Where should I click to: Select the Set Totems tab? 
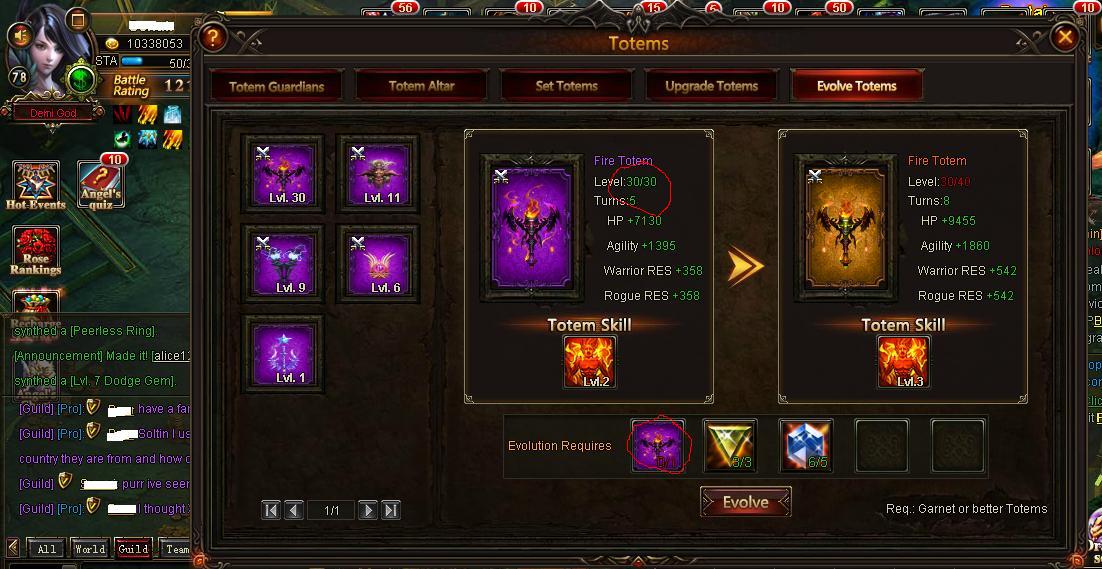[x=566, y=86]
